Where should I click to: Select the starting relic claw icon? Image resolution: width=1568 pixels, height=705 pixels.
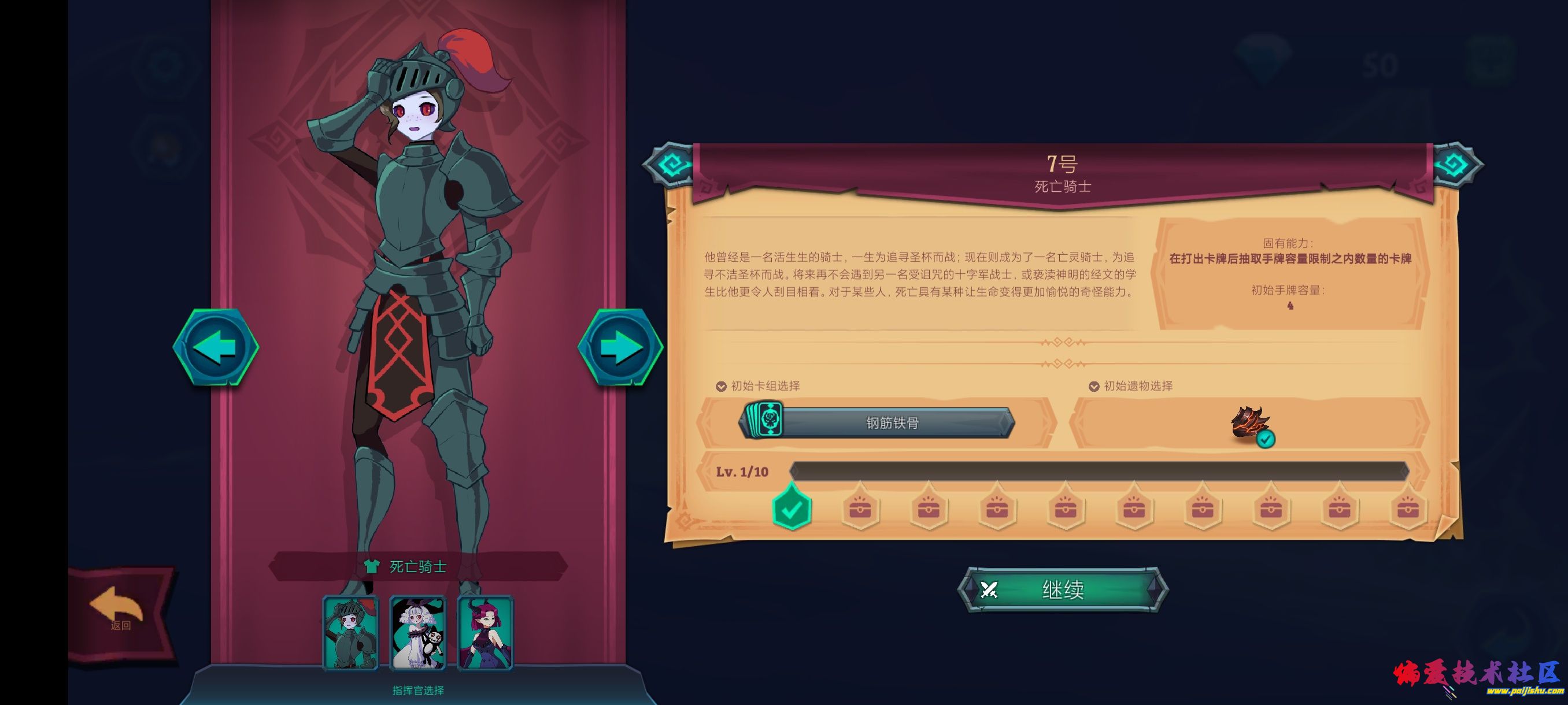(1249, 423)
